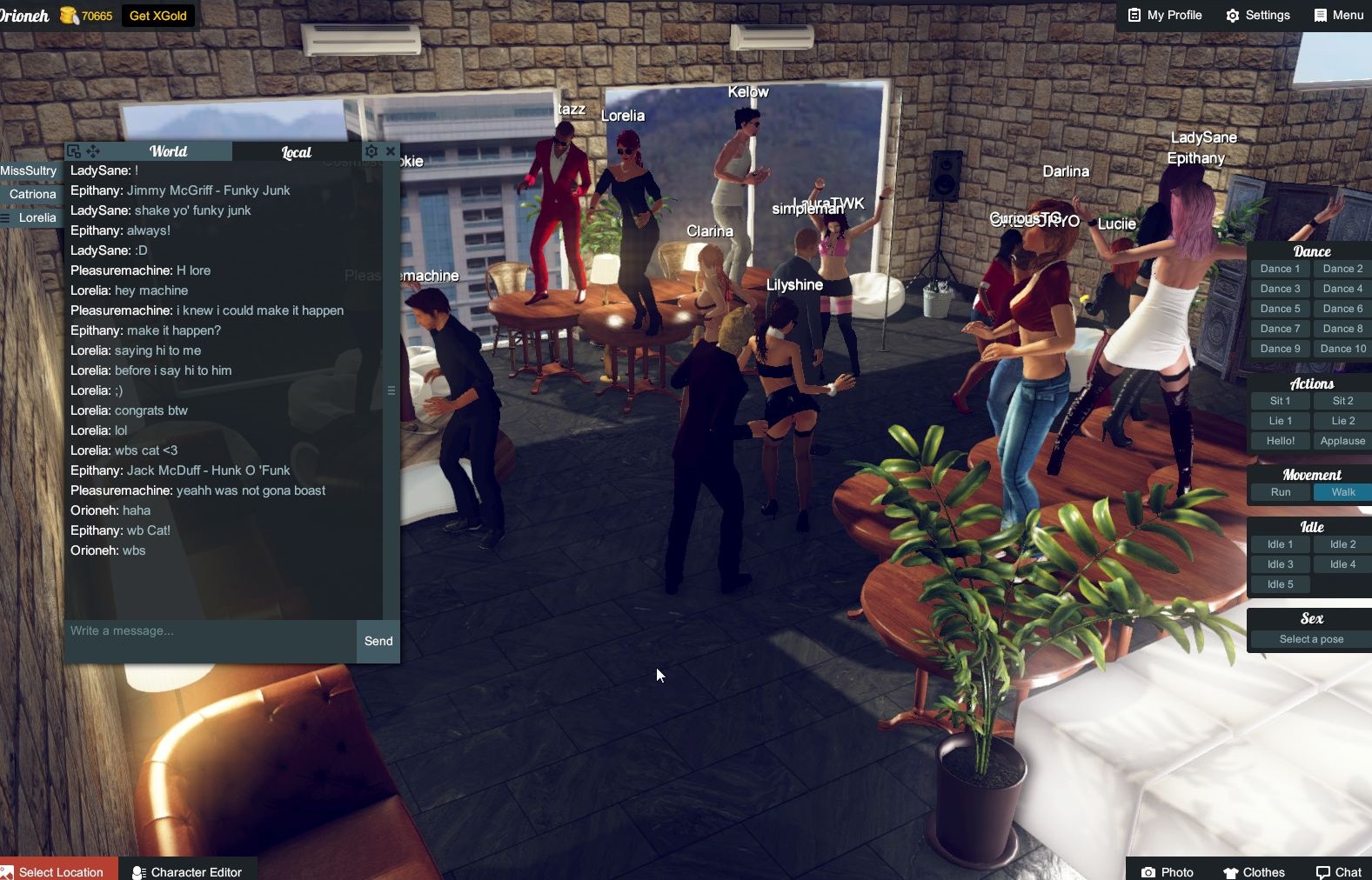Send the chat message

(x=378, y=641)
